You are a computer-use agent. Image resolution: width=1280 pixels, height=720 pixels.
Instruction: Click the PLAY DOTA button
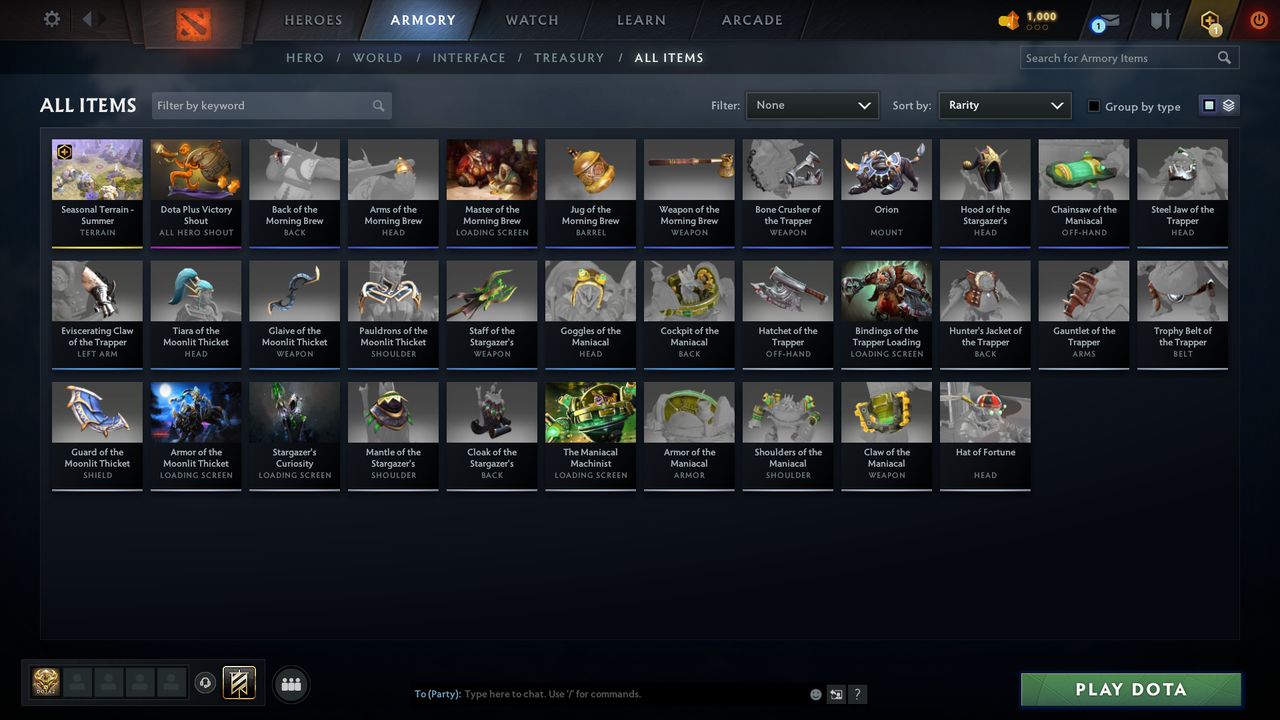point(1130,689)
